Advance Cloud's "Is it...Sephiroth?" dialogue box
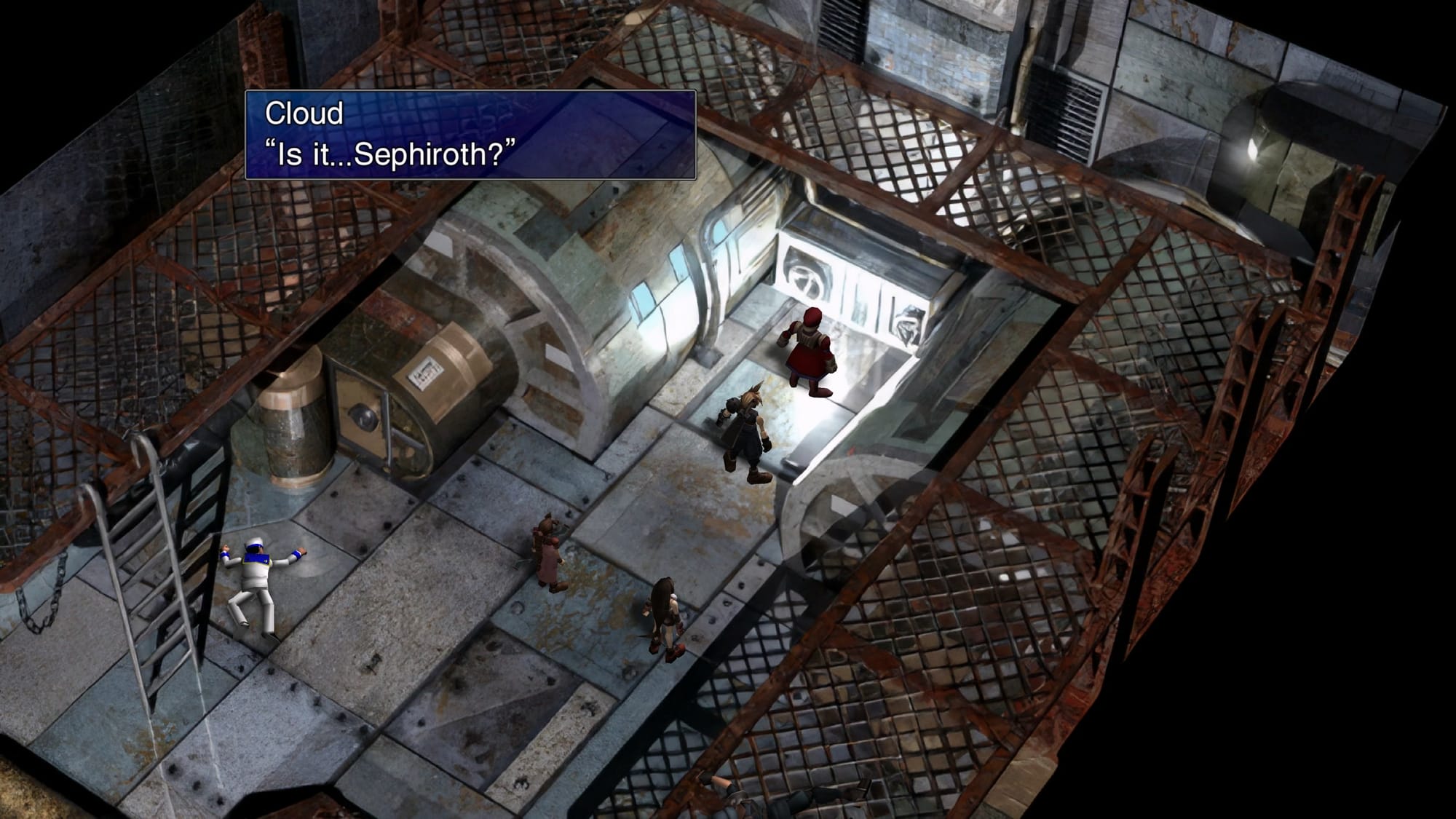This screenshot has height=819, width=1456. click(470, 135)
